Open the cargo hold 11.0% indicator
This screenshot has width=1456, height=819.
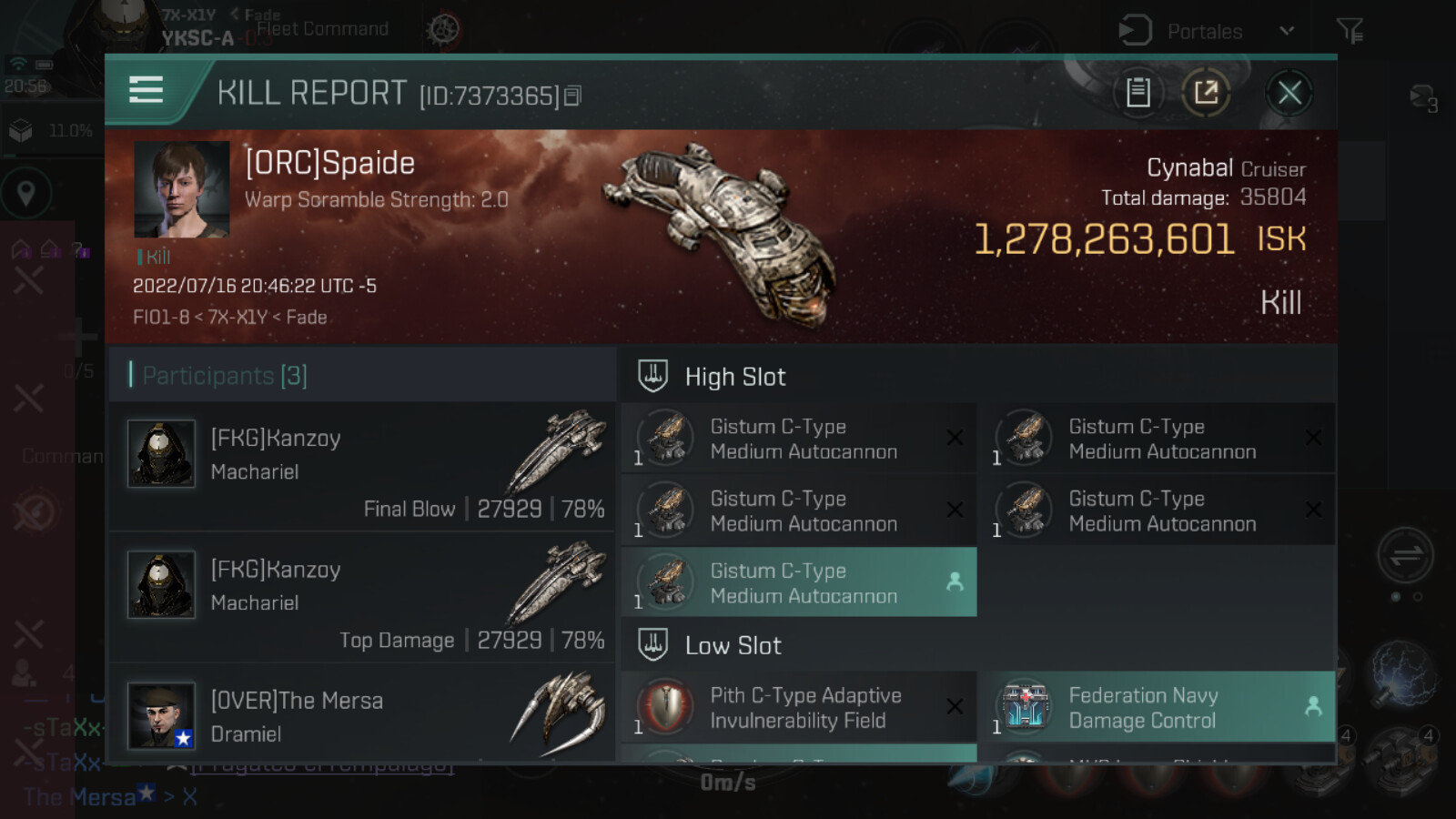[51, 131]
